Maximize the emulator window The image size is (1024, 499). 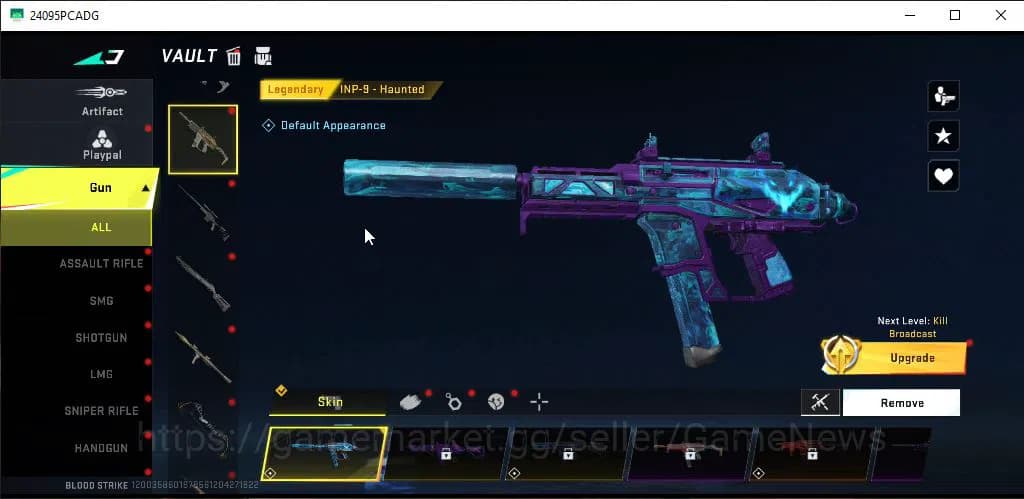coord(955,15)
